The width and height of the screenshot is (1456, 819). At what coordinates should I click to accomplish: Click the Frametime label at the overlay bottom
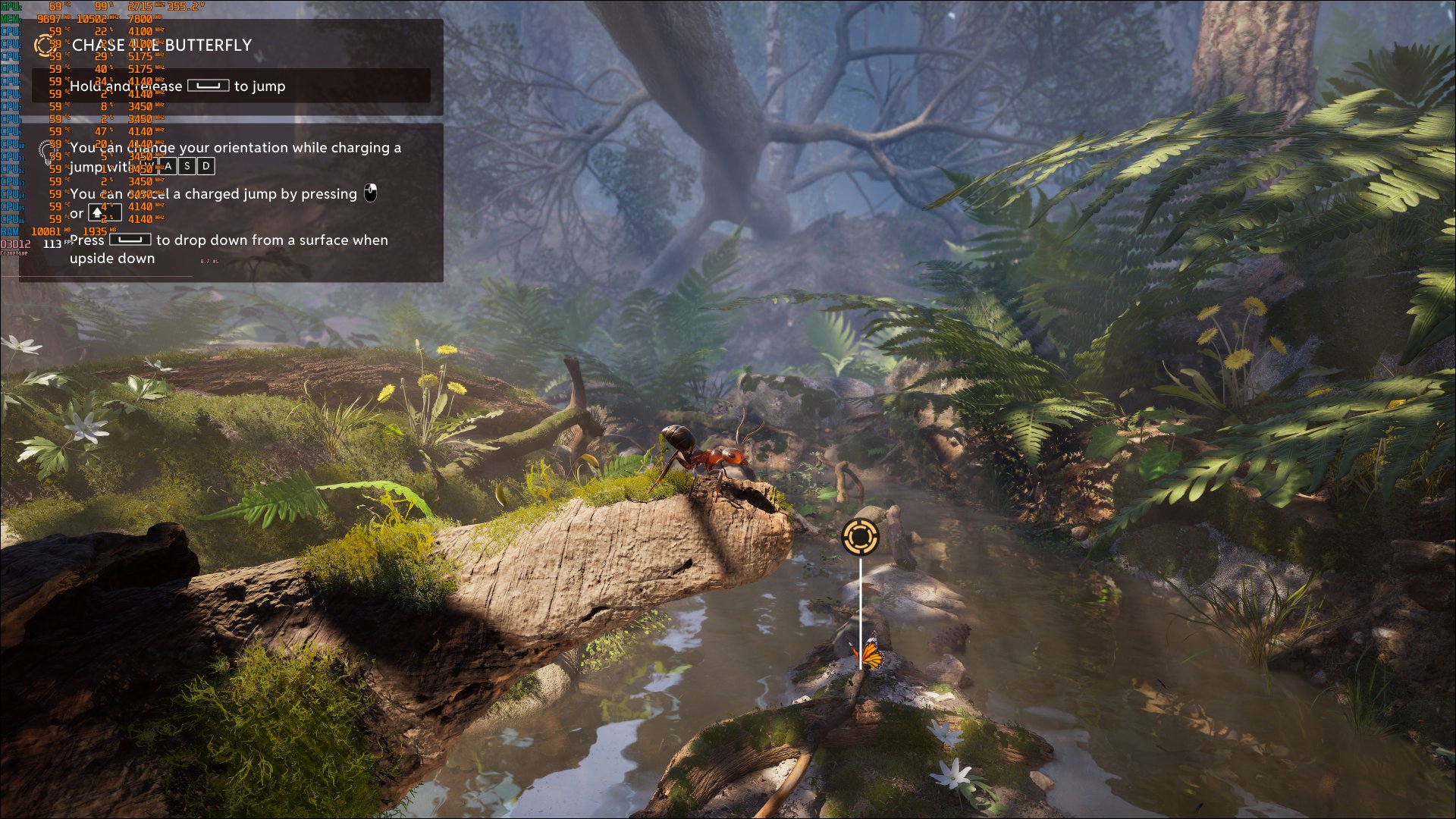pyautogui.click(x=14, y=253)
